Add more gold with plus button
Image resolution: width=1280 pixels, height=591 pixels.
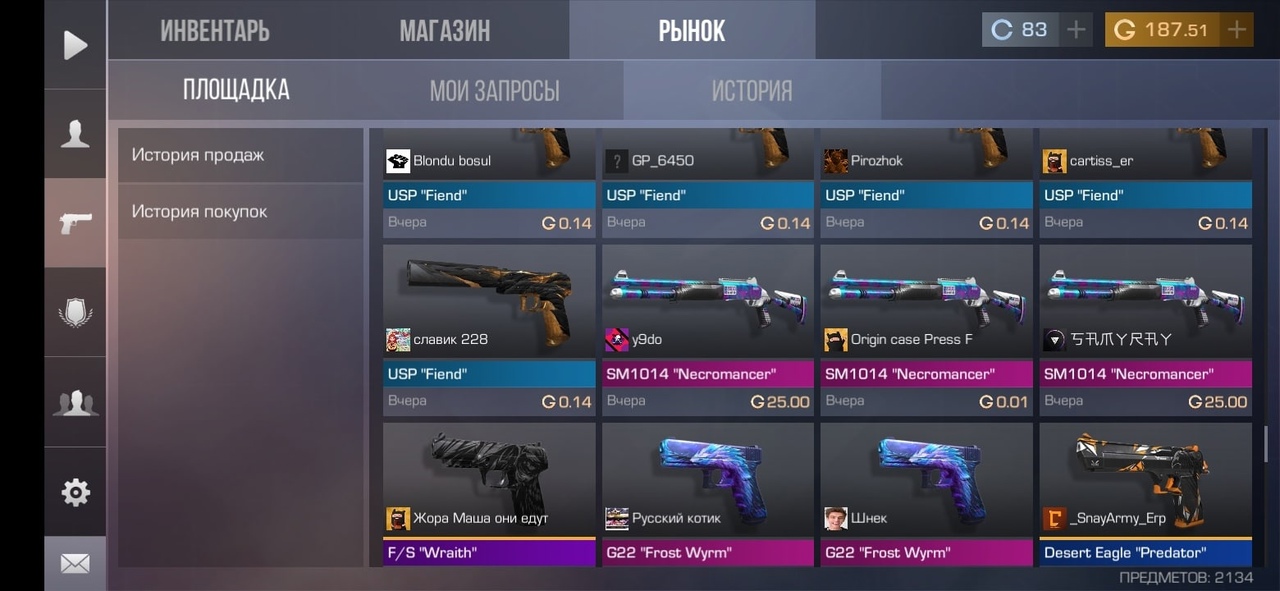point(1237,30)
